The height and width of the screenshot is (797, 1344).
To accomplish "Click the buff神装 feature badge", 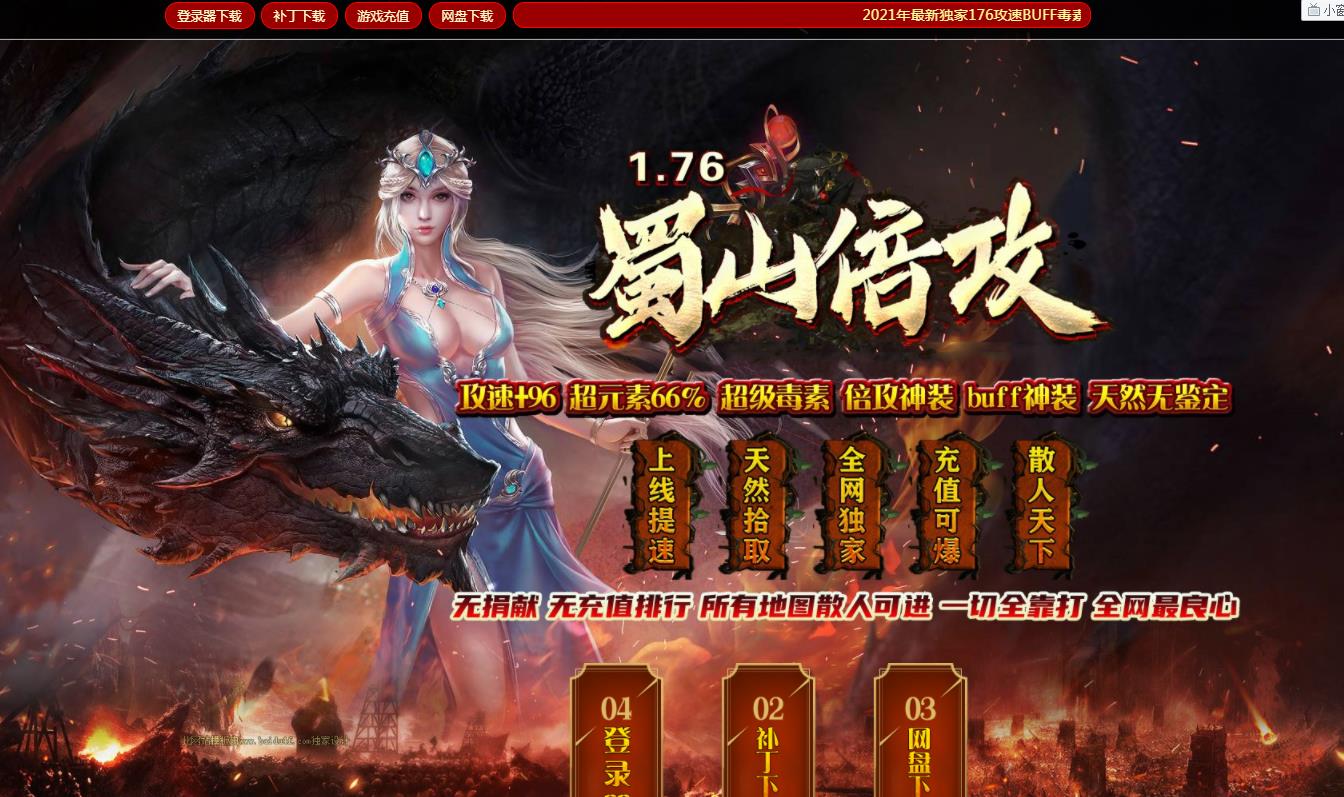I will tap(1021, 397).
